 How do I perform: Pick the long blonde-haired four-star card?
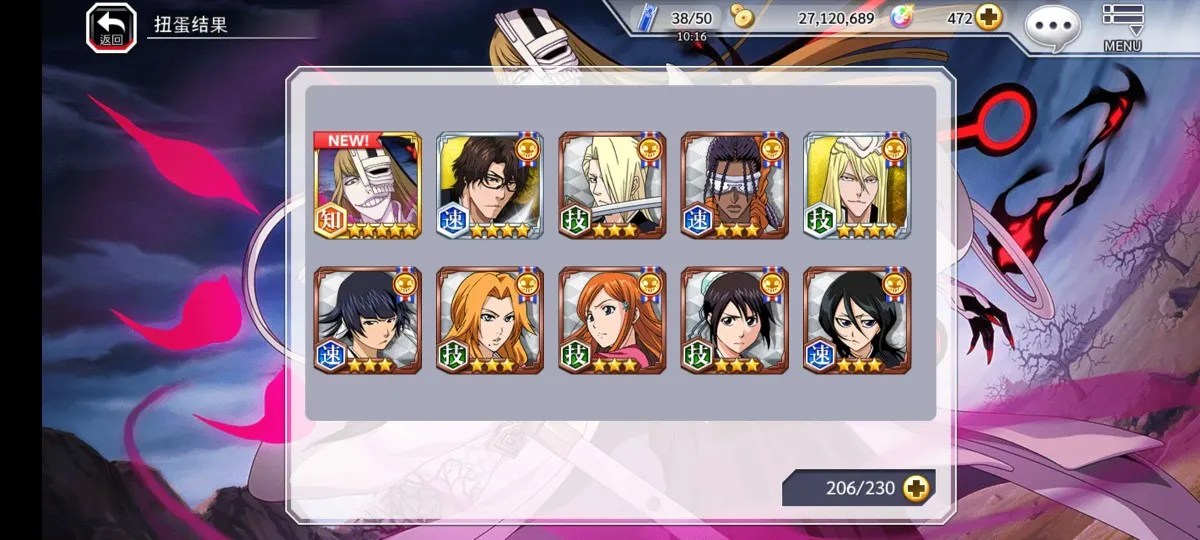click(x=856, y=186)
